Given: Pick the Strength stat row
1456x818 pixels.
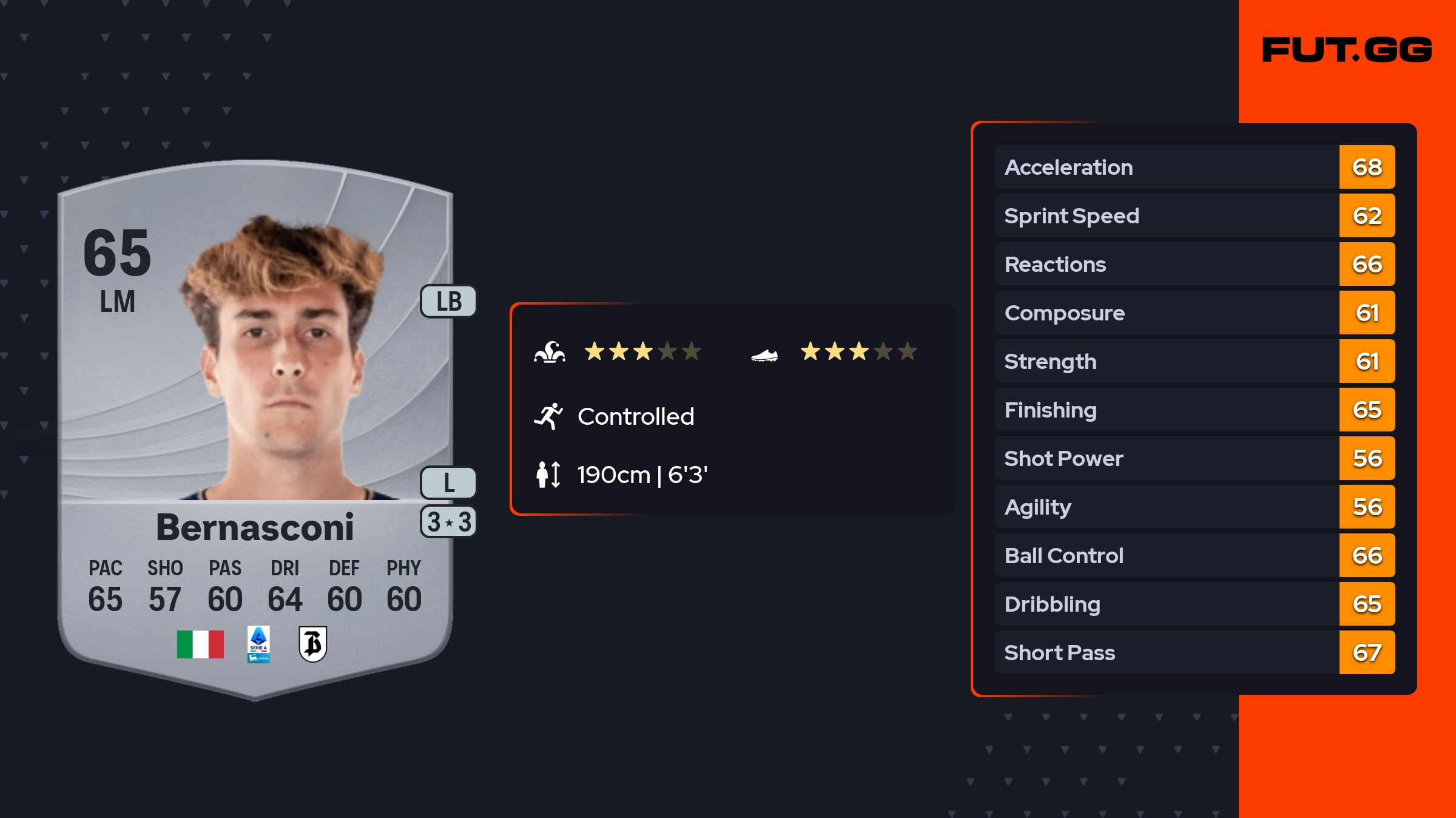Looking at the screenshot, I should tap(1194, 362).
